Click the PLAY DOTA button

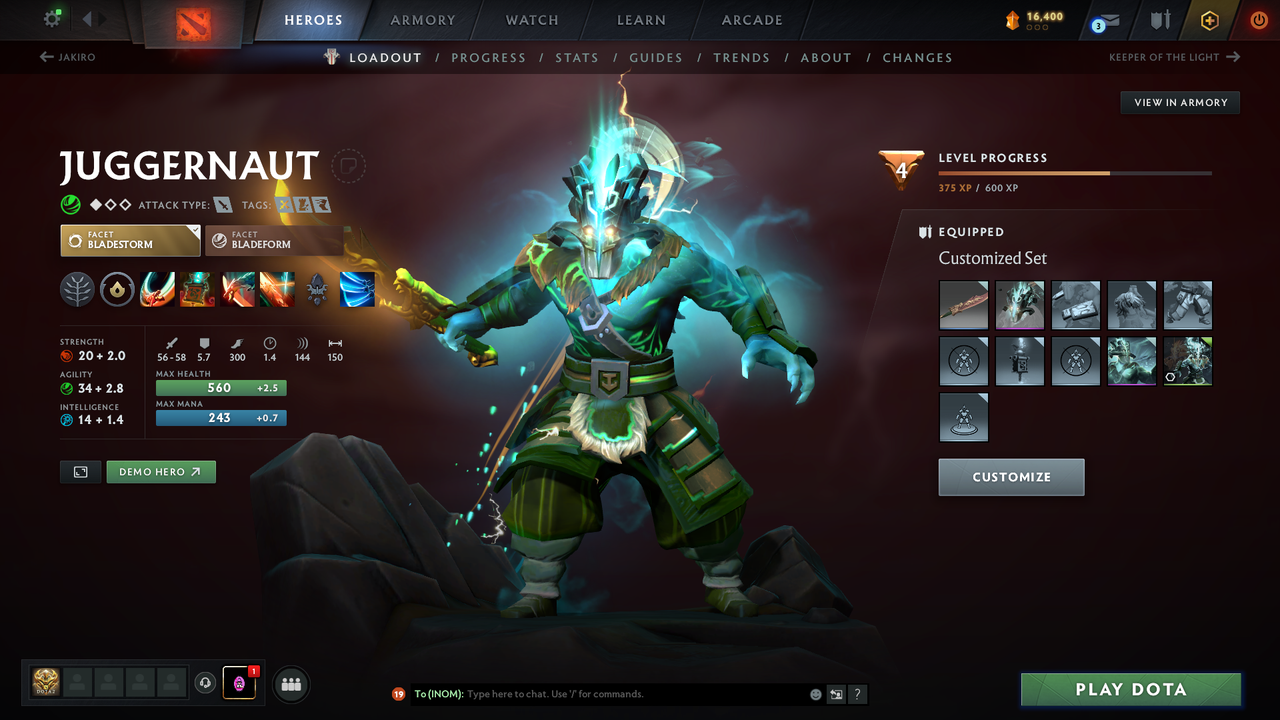click(1130, 689)
